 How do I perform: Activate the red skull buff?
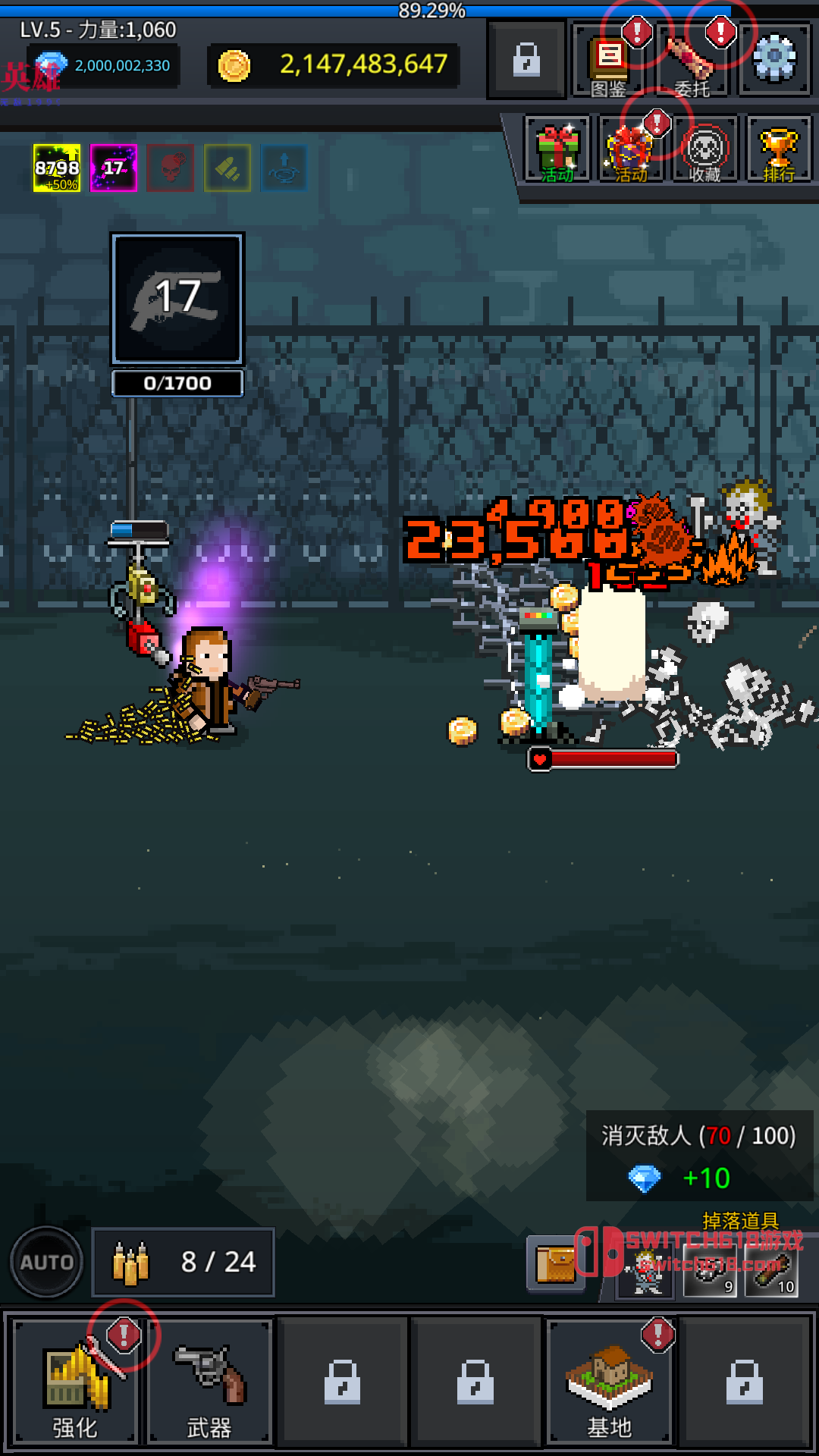click(x=171, y=168)
